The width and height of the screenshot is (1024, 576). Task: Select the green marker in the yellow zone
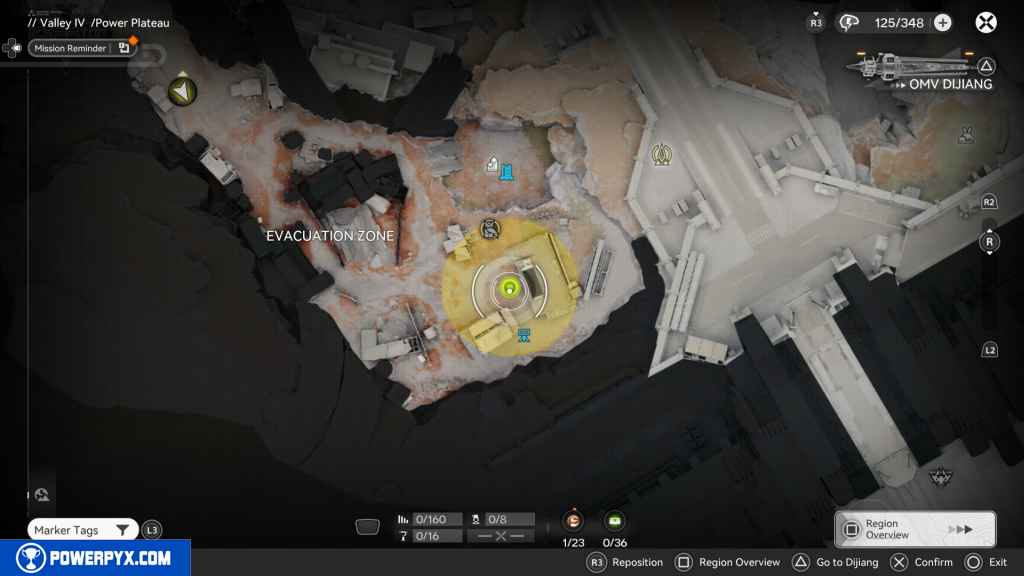point(510,289)
